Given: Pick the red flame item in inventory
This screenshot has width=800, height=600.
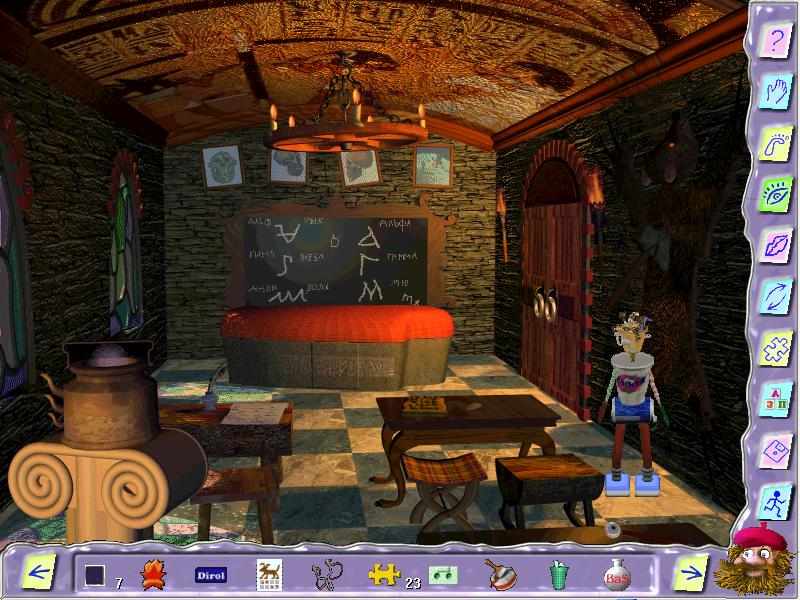Looking at the screenshot, I should click(x=154, y=574).
